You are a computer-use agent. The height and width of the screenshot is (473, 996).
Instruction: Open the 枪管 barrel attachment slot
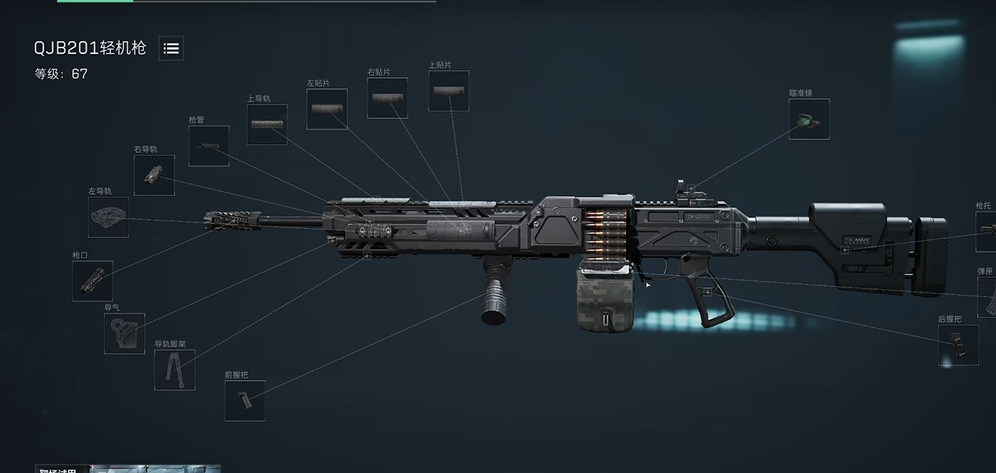[x=209, y=146]
